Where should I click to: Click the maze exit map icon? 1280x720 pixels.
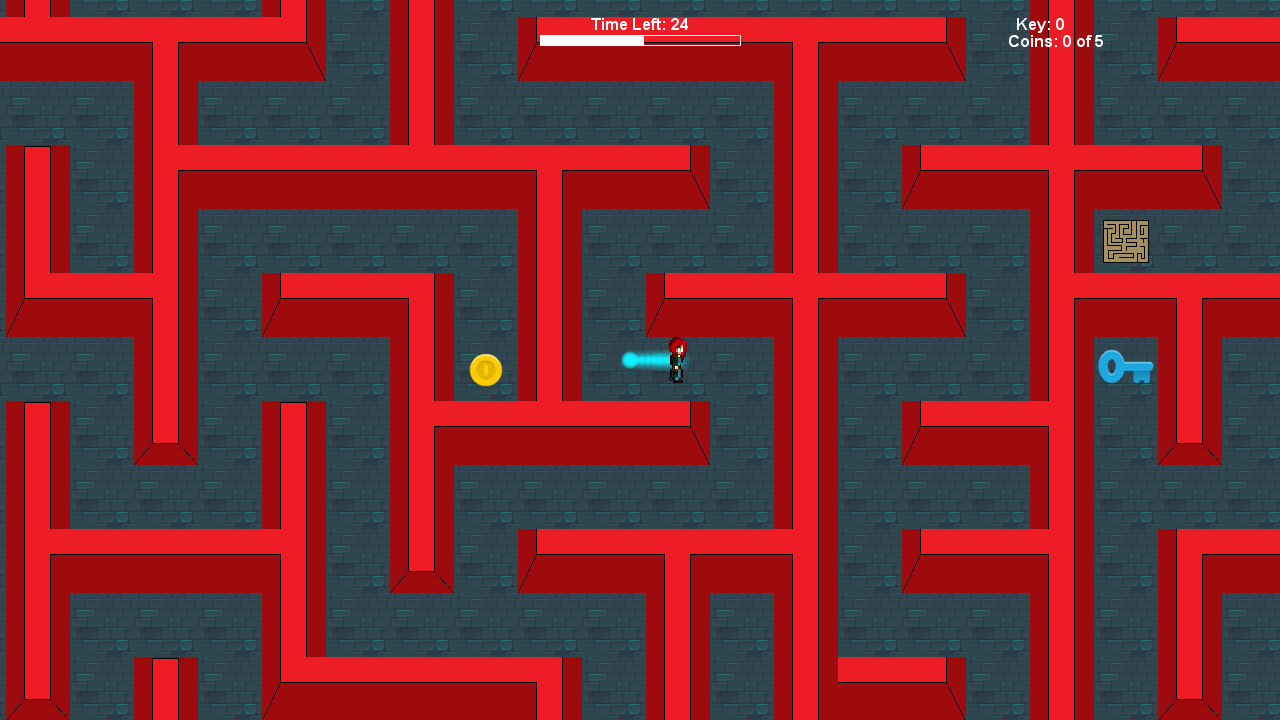[x=1126, y=241]
